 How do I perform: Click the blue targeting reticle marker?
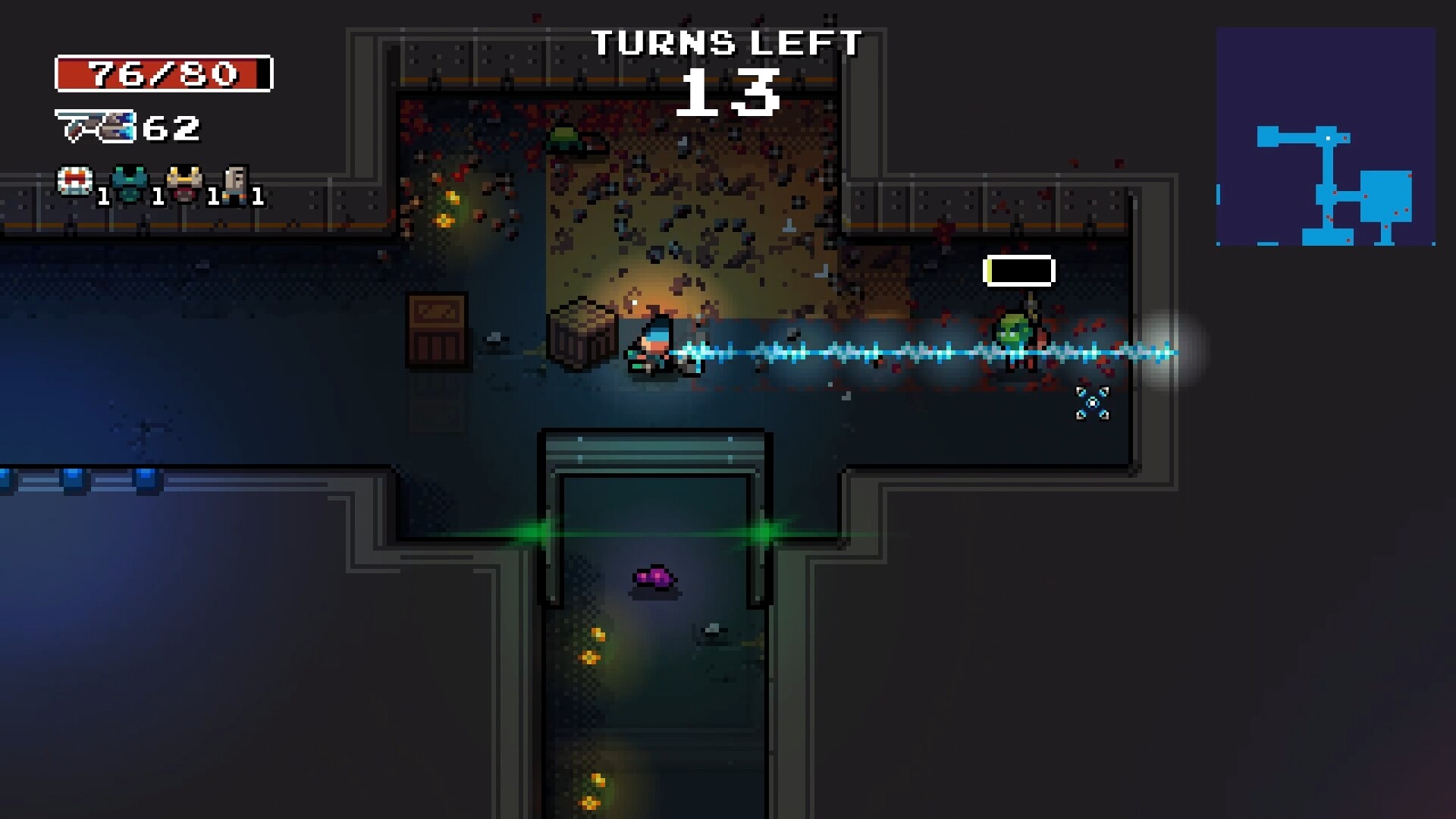[1092, 403]
